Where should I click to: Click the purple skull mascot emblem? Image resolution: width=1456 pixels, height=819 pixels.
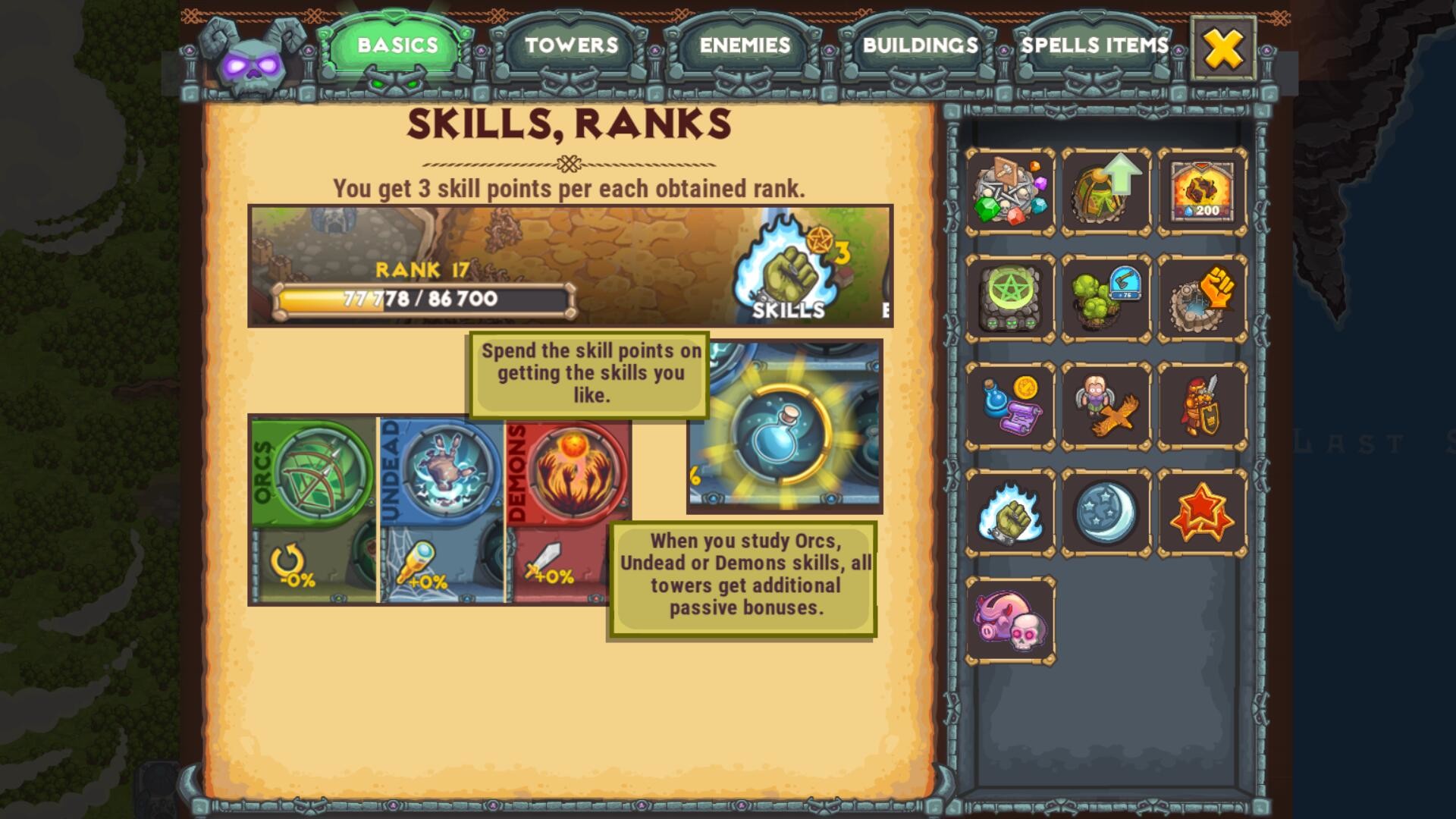pos(250,61)
